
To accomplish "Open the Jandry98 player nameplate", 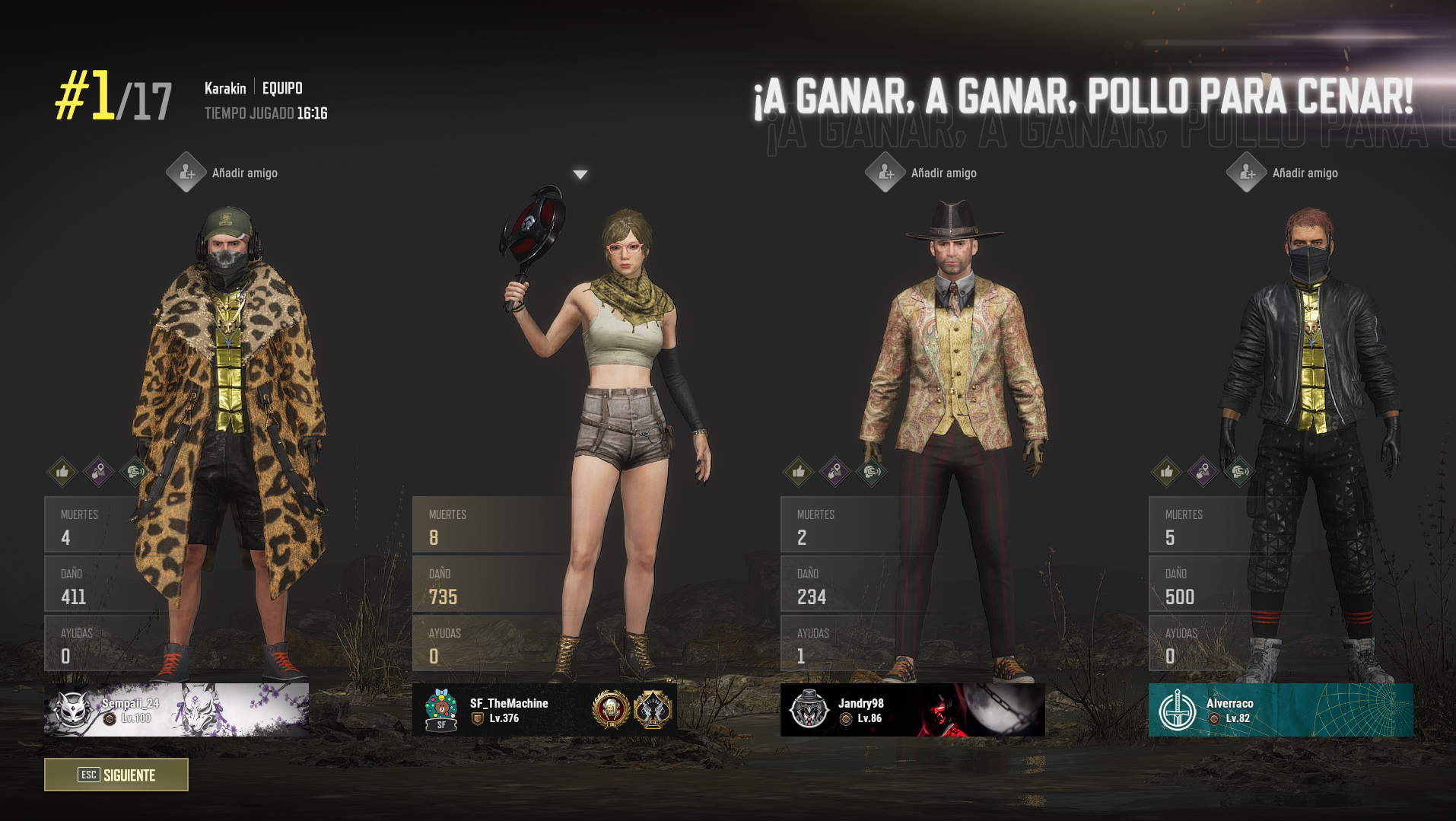I will tap(913, 710).
